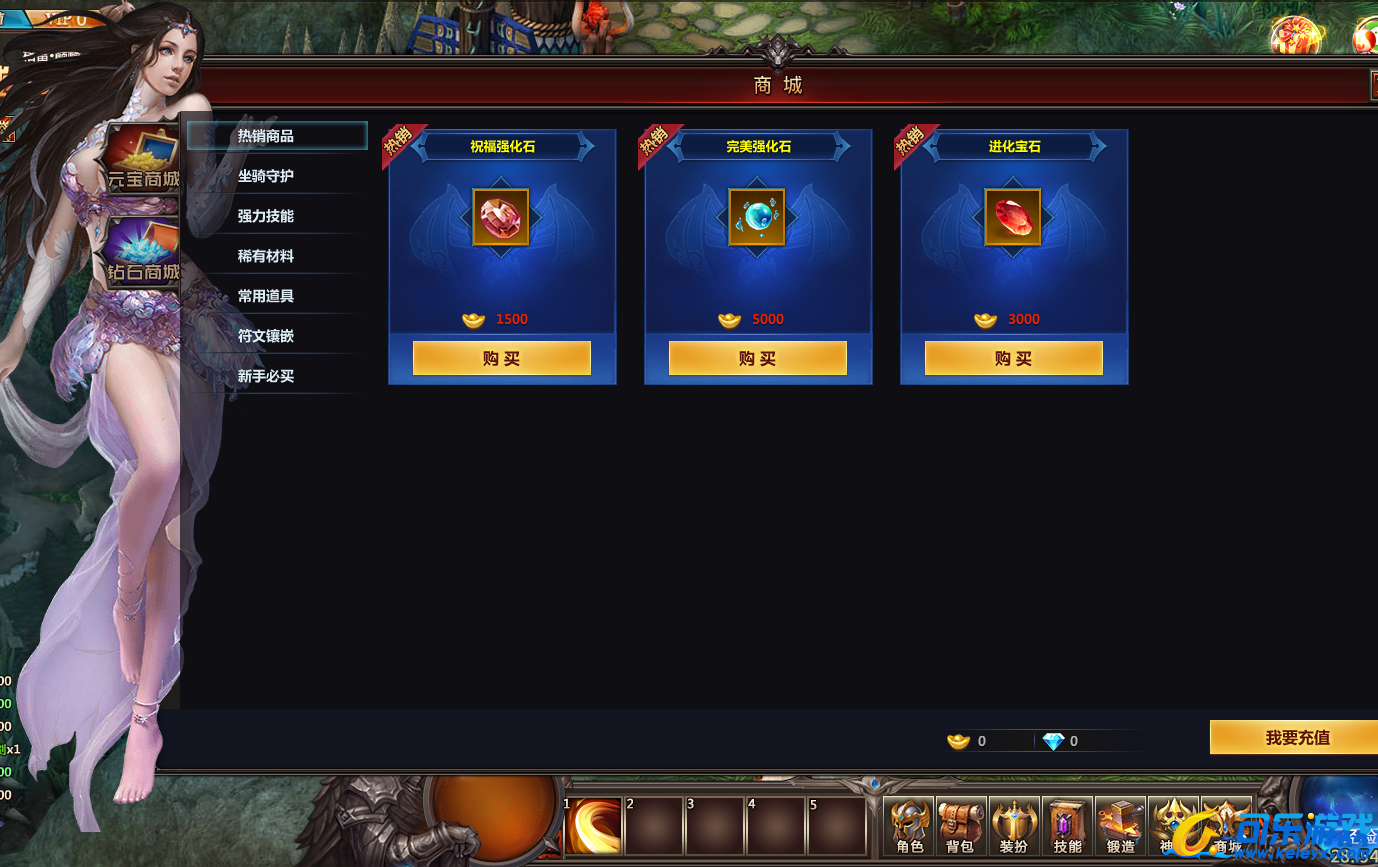Choose the 常用道具 category
The image size is (1378, 867).
click(x=266, y=296)
